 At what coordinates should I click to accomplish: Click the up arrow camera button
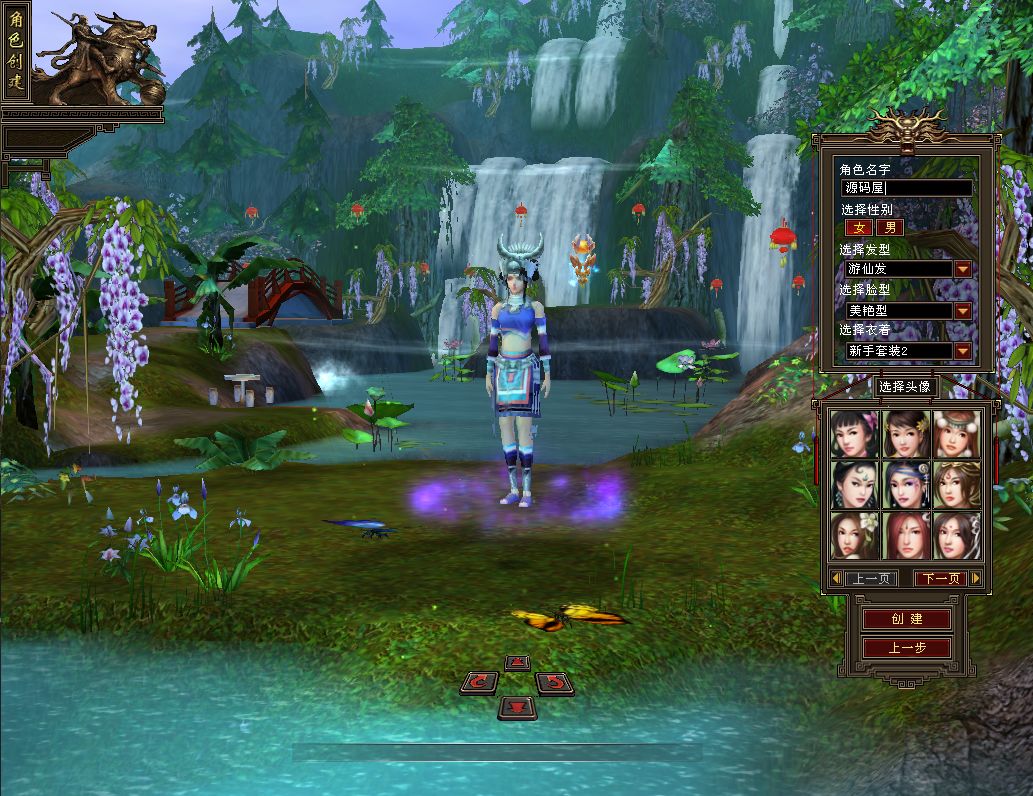coord(517,662)
